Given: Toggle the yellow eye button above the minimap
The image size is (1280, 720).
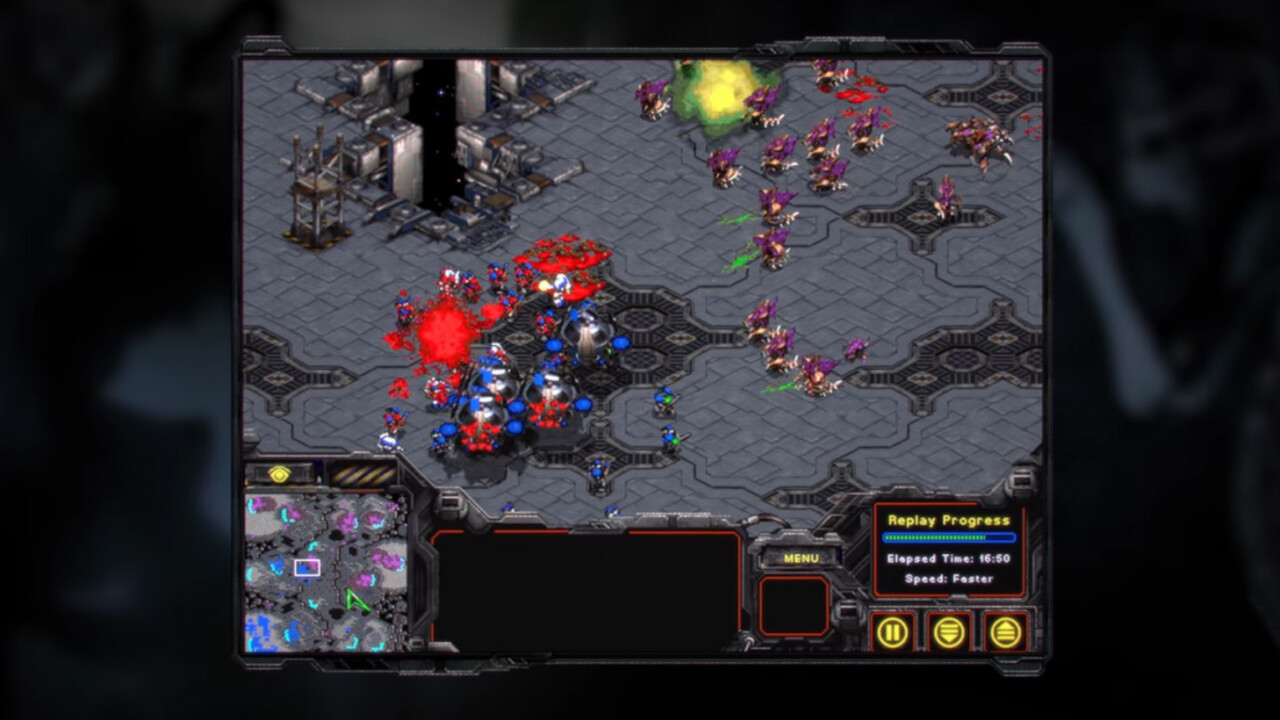Looking at the screenshot, I should point(279,475).
